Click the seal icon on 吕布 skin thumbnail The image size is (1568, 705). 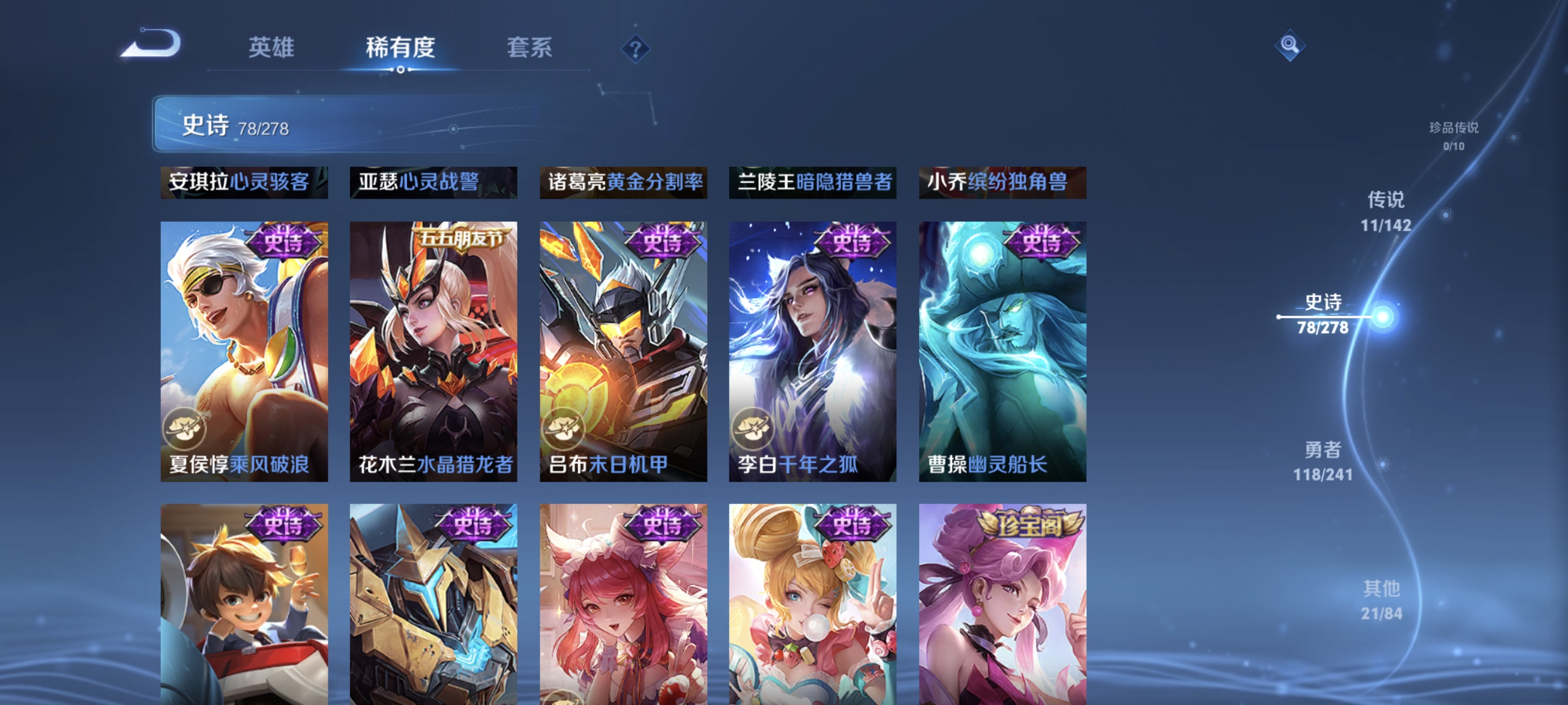(x=564, y=429)
